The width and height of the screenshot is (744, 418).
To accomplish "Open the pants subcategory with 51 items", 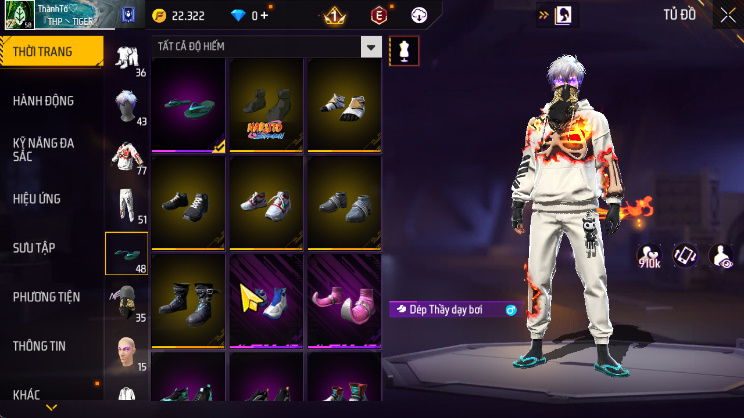I will pos(126,205).
